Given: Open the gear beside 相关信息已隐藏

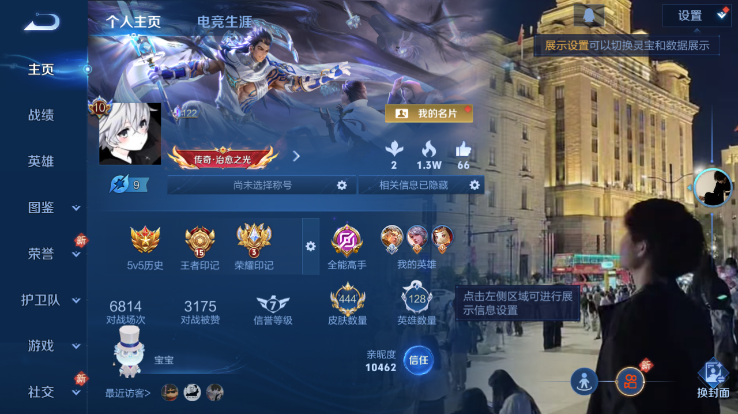Looking at the screenshot, I should tap(475, 185).
